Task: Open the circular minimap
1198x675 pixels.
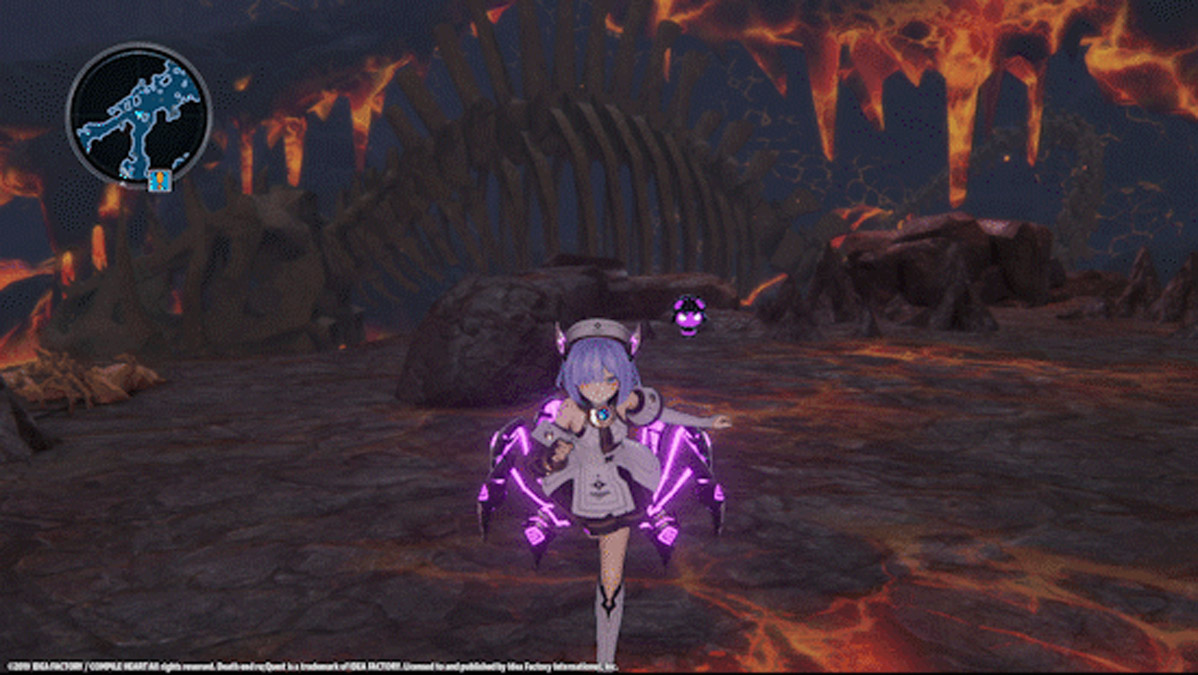Action: [139, 114]
